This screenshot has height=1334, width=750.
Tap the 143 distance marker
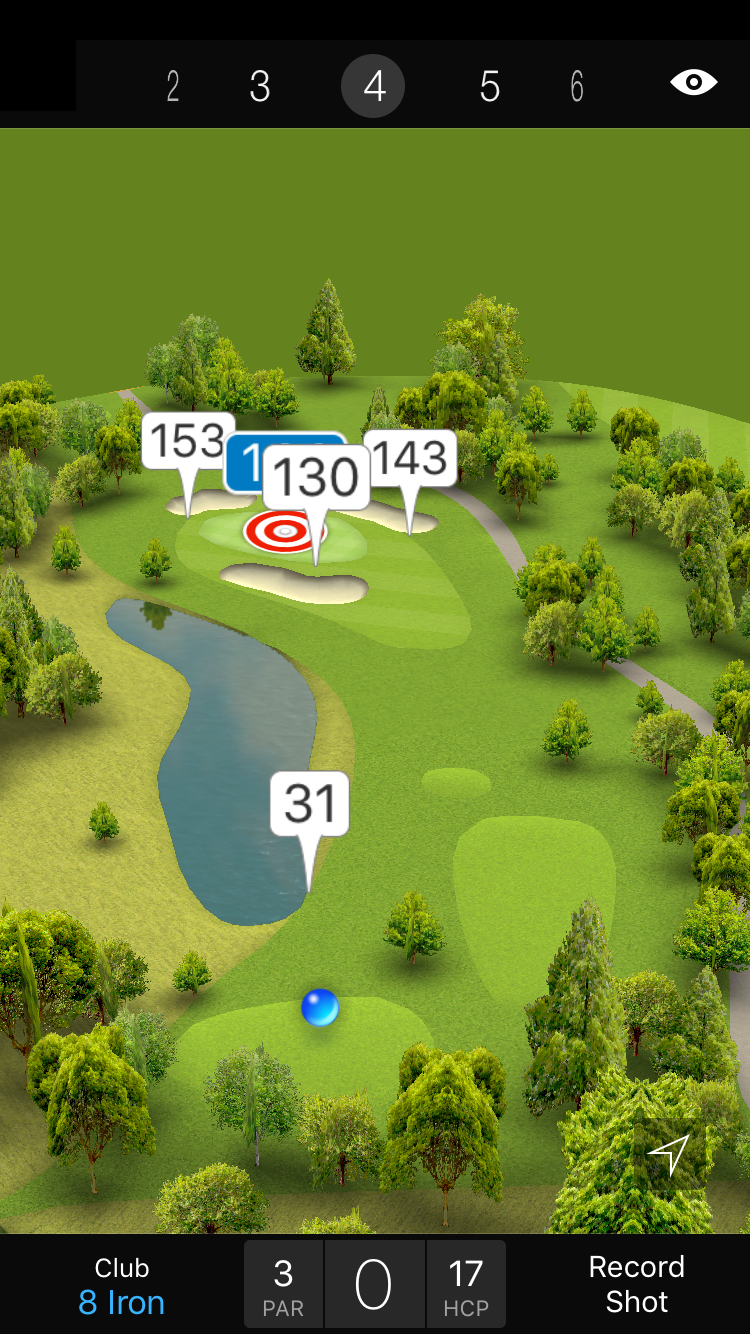[411, 458]
